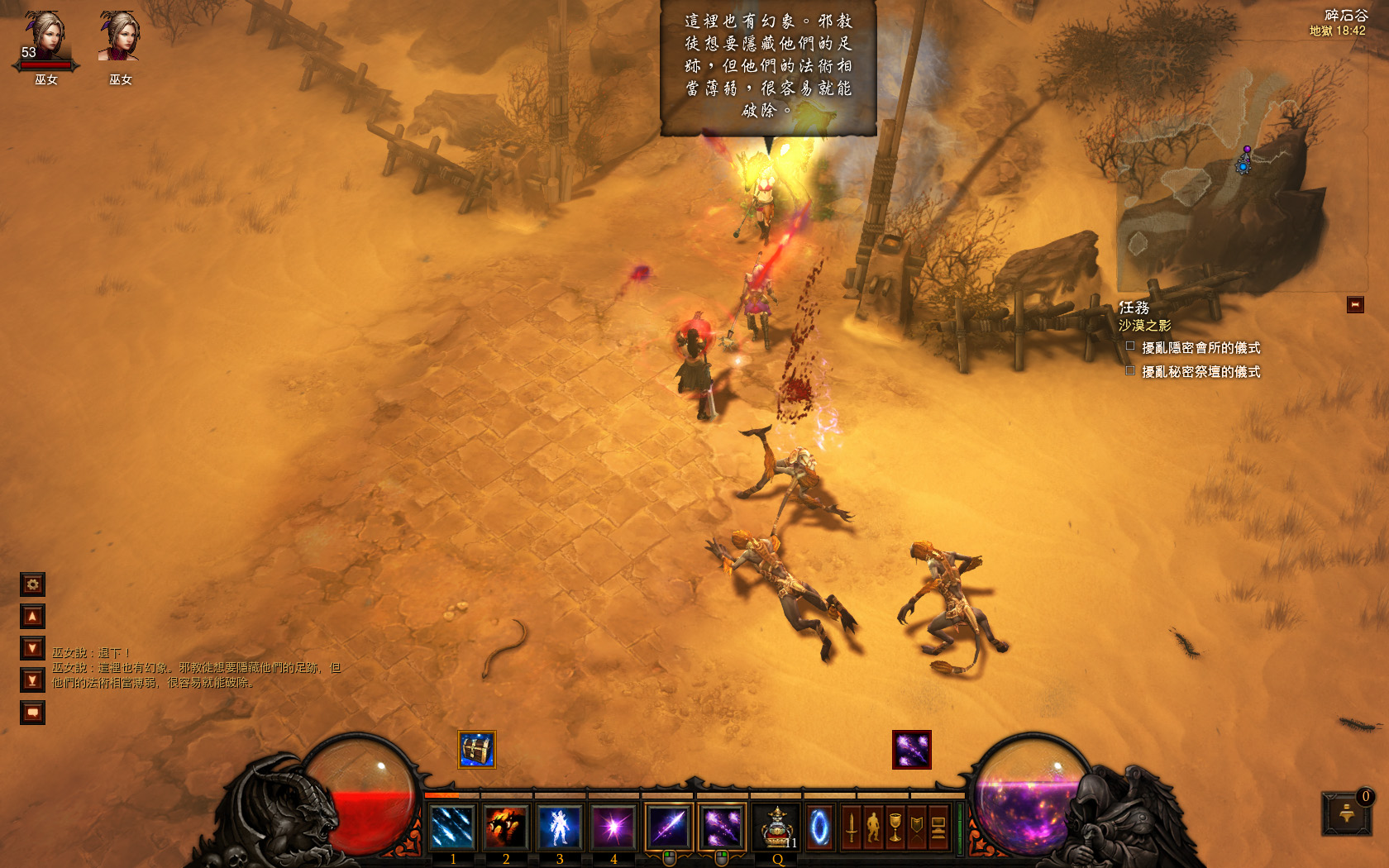Screen dimensions: 1389x868
Task: Drink the red health potion
Action: (x=777, y=827)
